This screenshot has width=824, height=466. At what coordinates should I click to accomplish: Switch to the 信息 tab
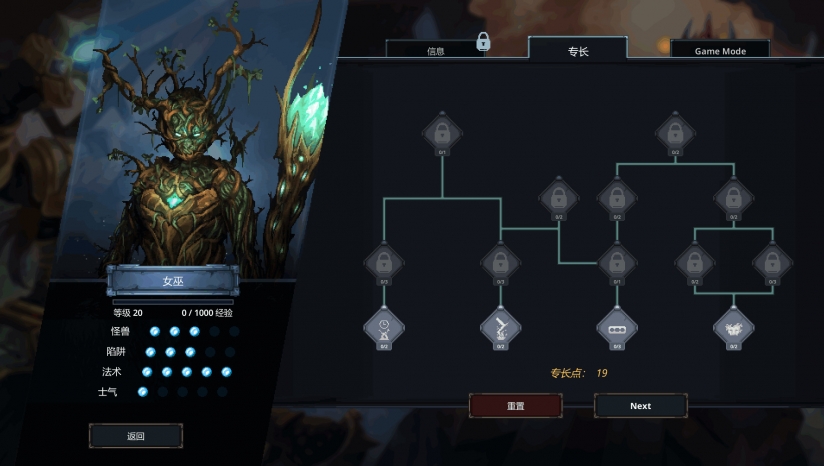click(435, 49)
